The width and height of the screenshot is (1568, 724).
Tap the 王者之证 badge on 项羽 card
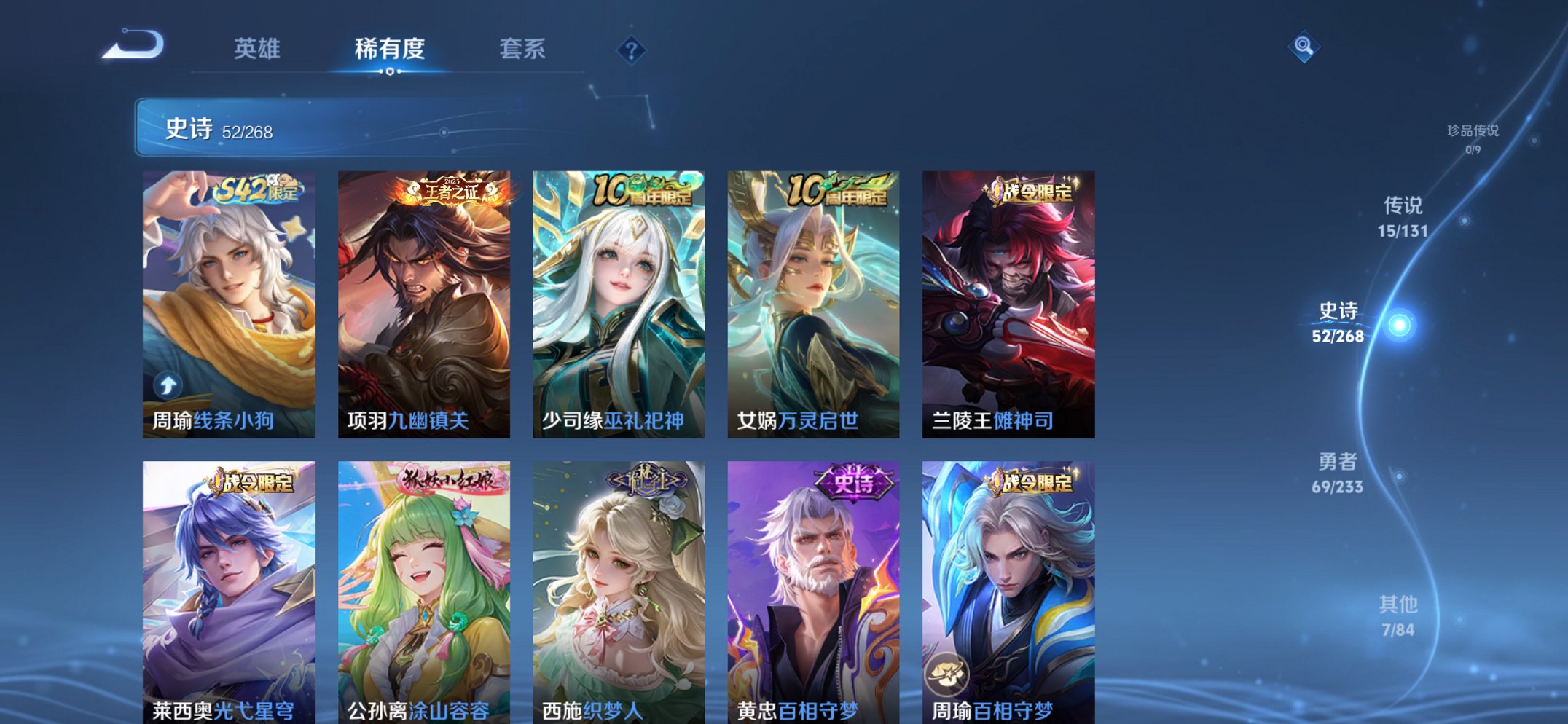[449, 189]
